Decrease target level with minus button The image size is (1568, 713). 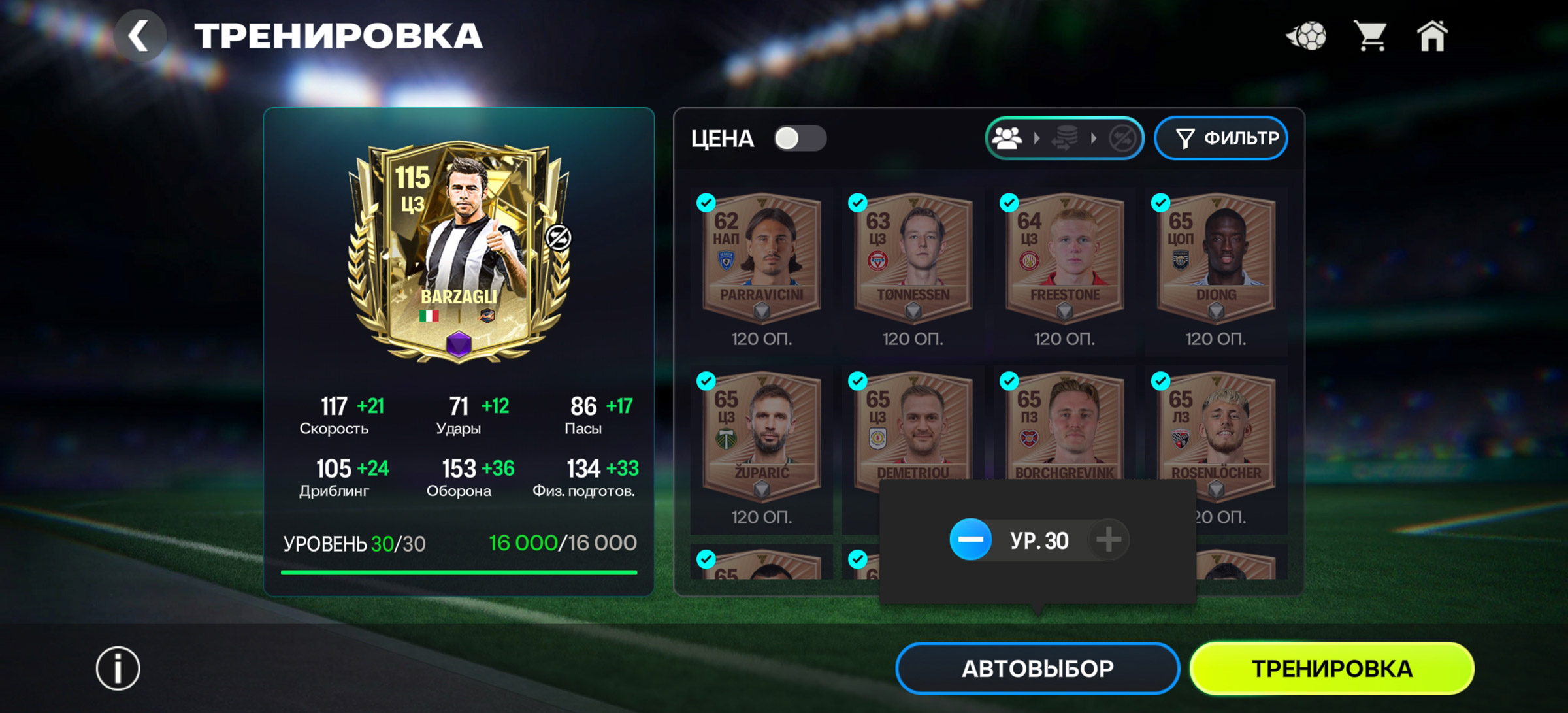[x=971, y=540]
